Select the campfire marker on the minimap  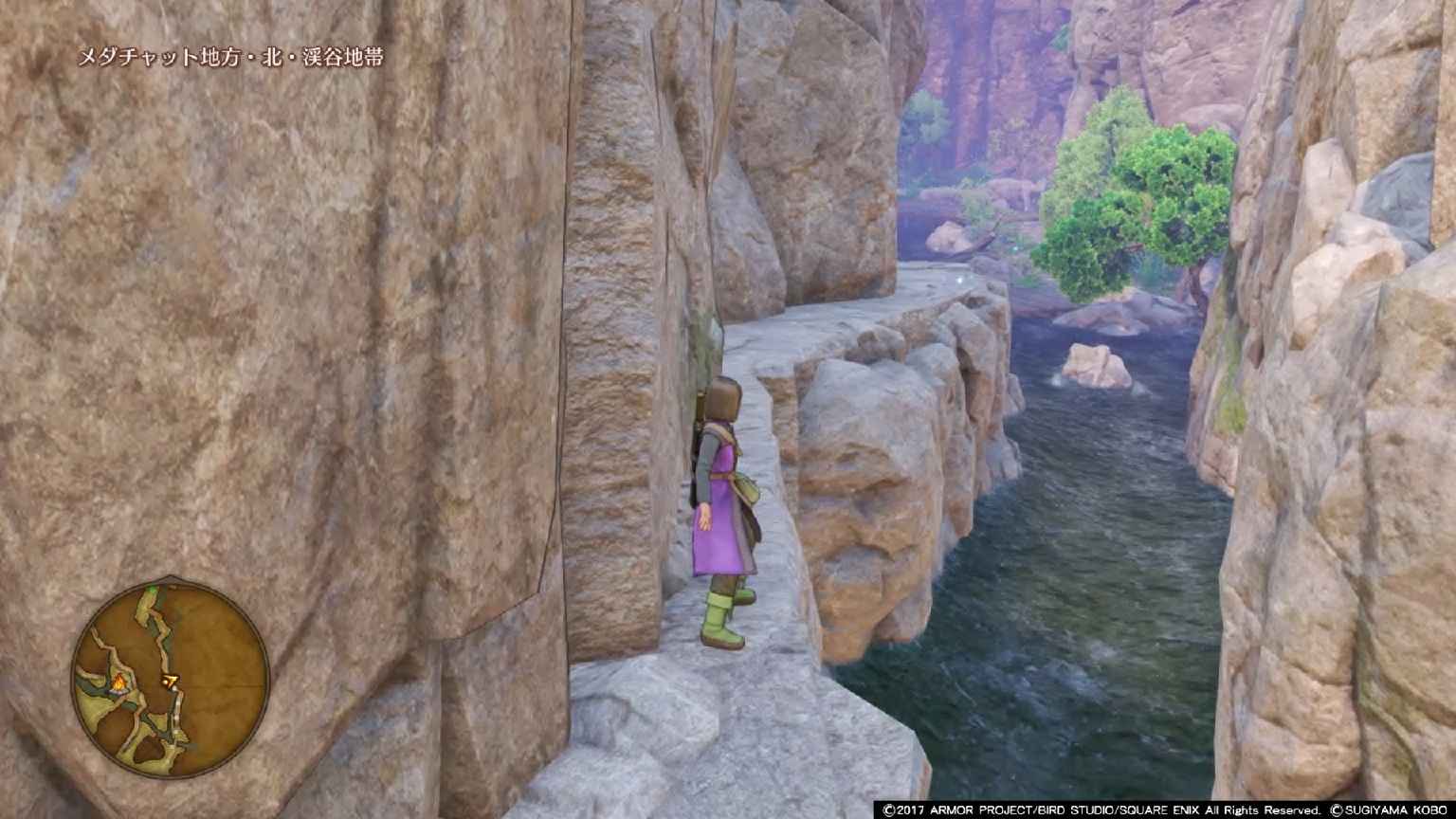click(120, 682)
